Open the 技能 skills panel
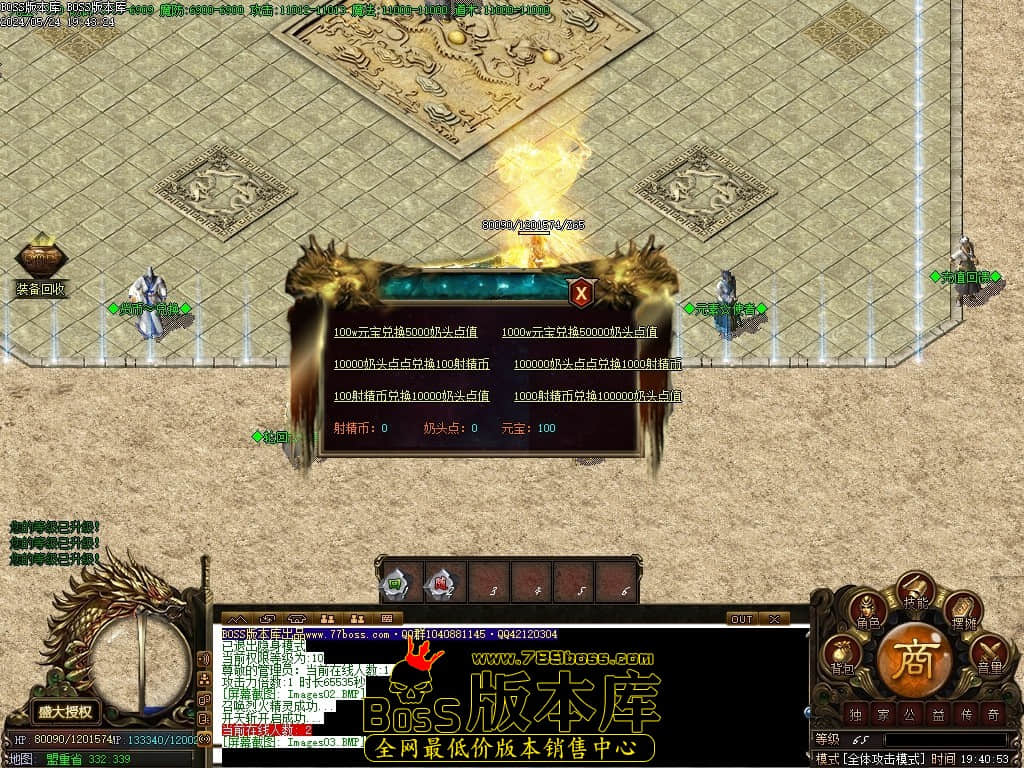1024x768 pixels. click(x=916, y=592)
